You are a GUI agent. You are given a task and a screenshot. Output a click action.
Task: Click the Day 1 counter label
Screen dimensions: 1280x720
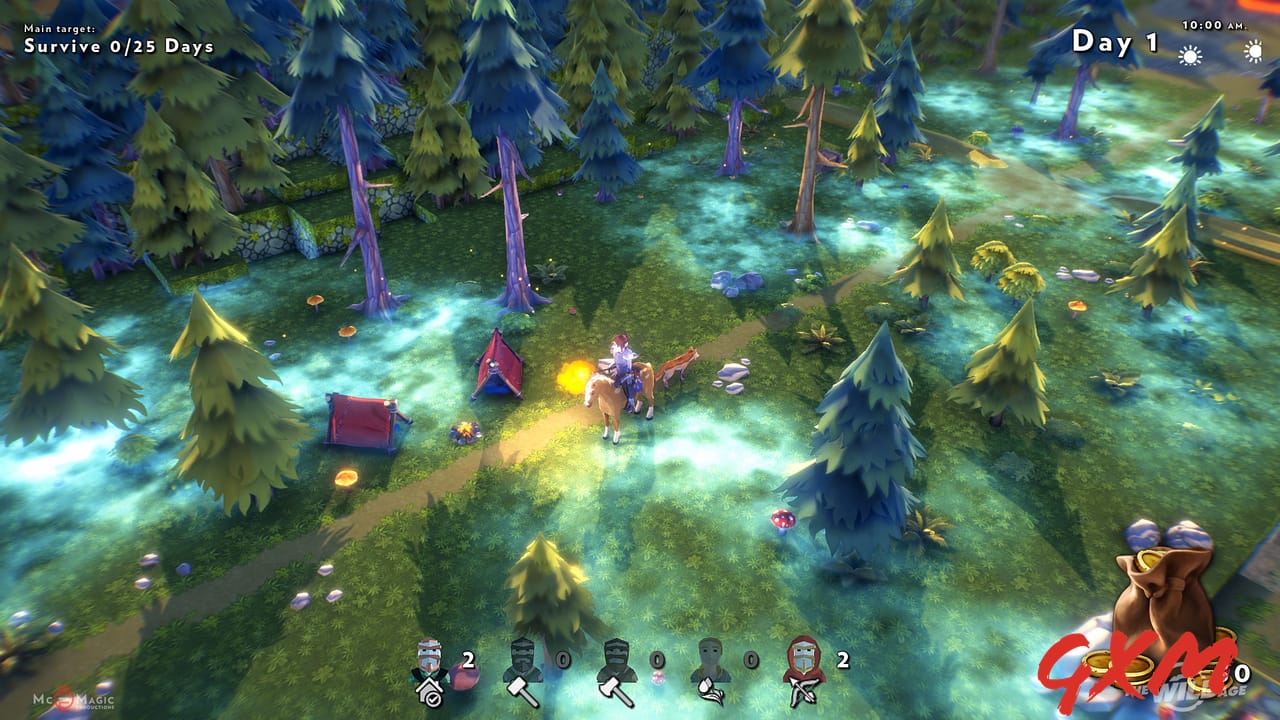pyautogui.click(x=1113, y=42)
